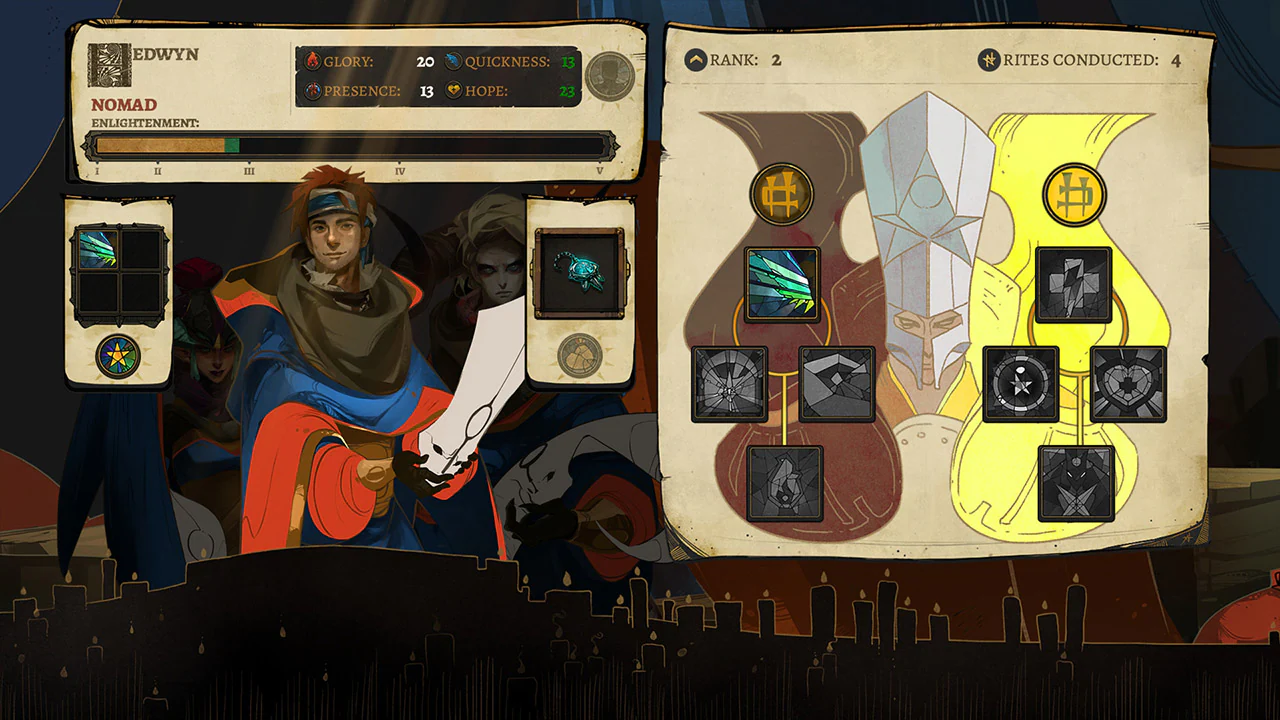1280x720 pixels.
Task: Click the Glory flame stat icon
Action: pyautogui.click(x=313, y=60)
